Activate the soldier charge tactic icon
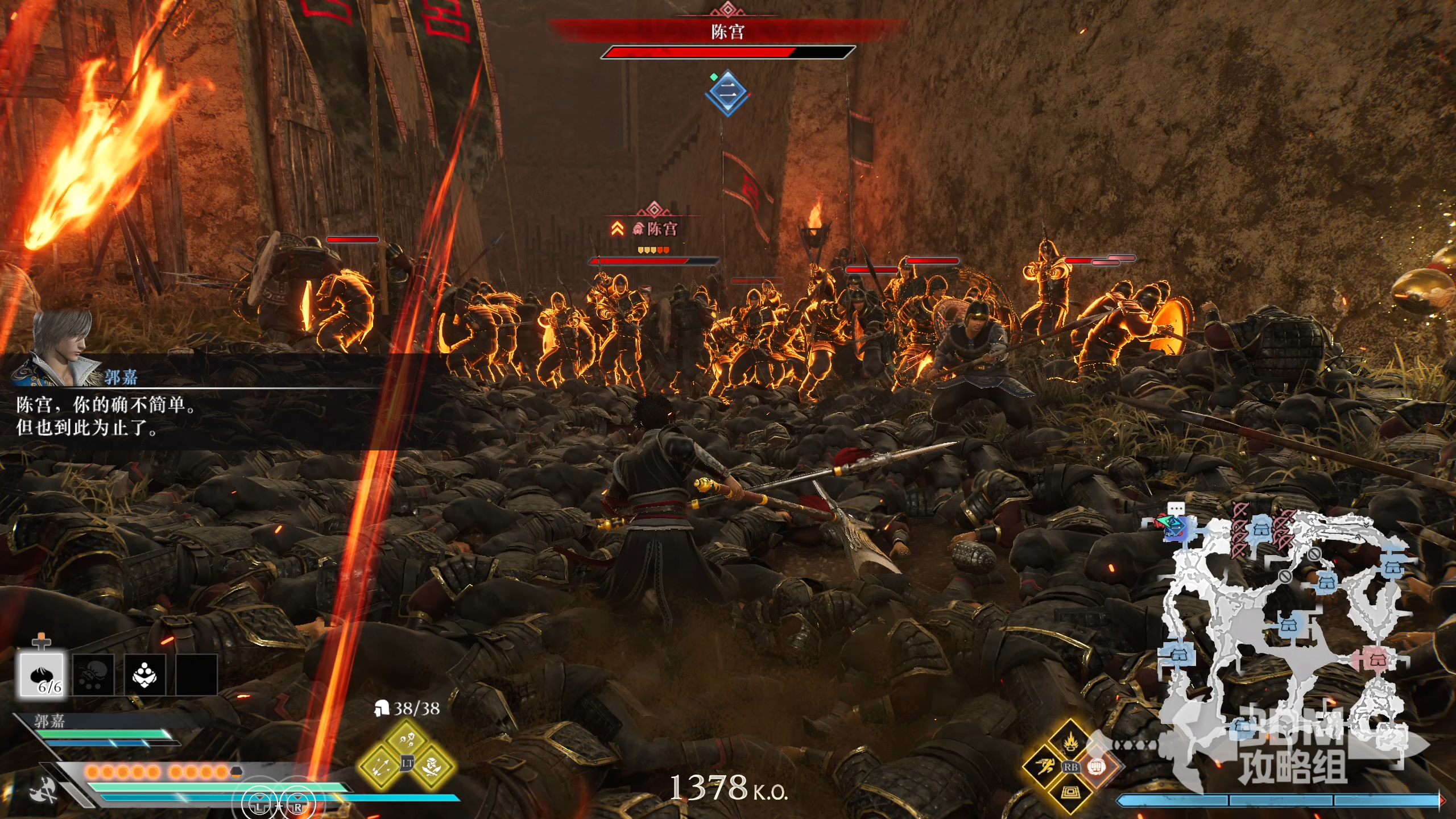The width and height of the screenshot is (1456, 819). (x=433, y=766)
